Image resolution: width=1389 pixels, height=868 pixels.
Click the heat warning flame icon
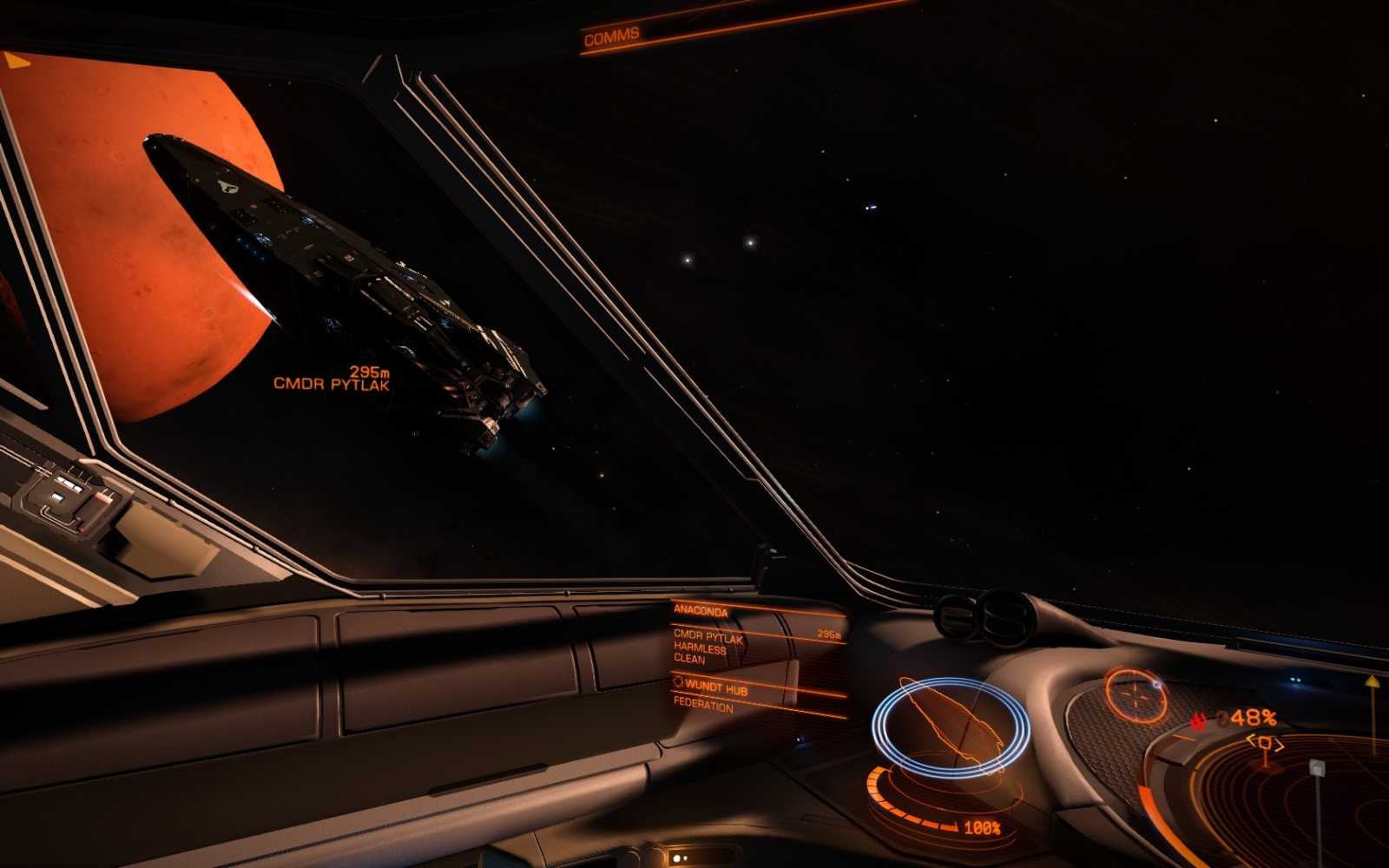coord(1200,718)
